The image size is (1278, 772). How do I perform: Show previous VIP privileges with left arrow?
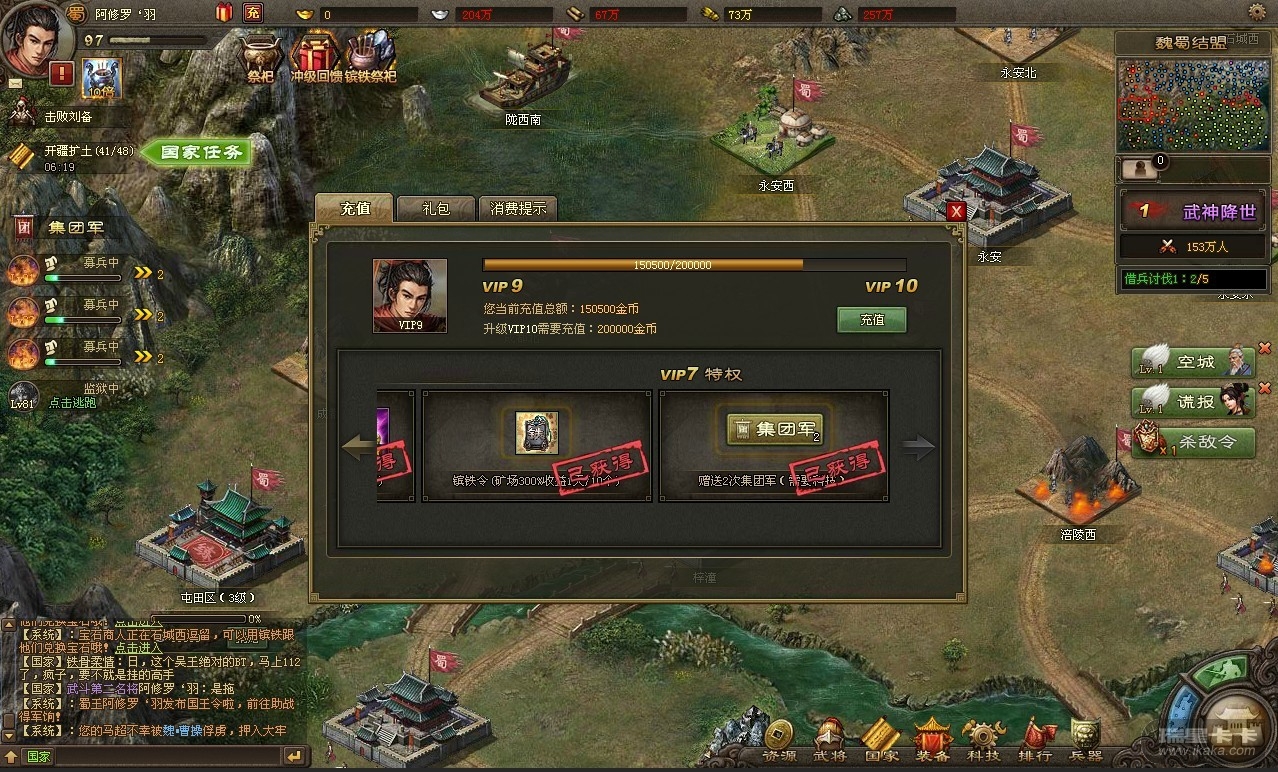tap(358, 447)
